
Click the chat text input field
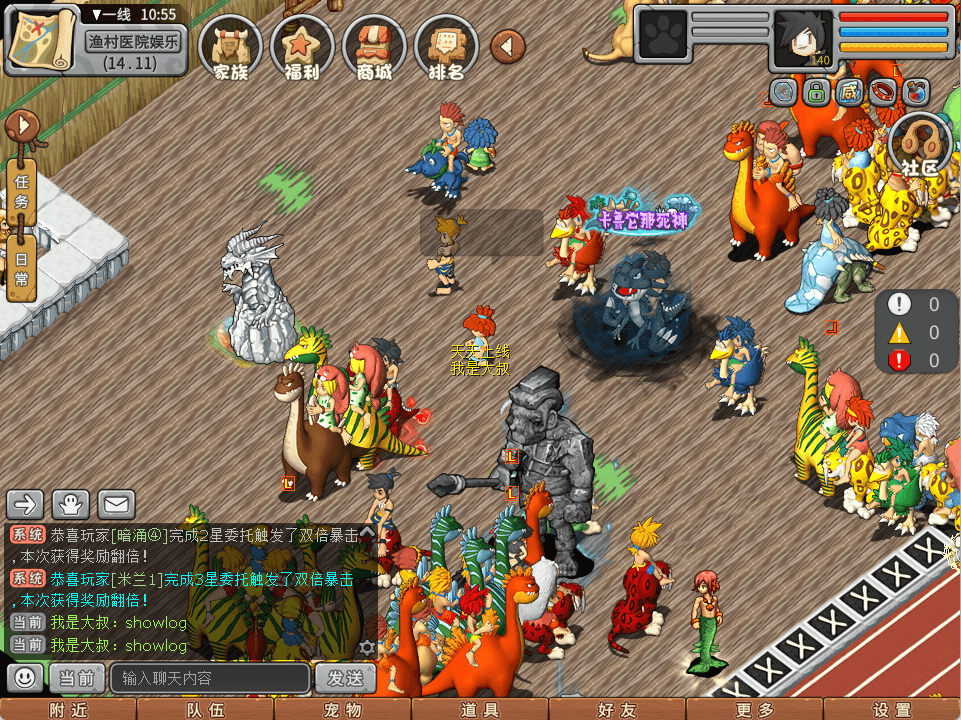coord(210,678)
